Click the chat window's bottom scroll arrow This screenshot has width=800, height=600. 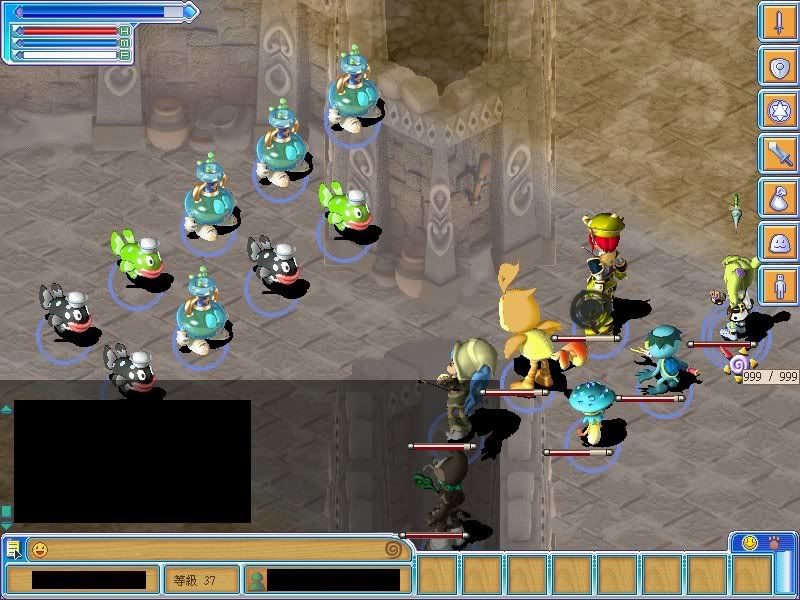6,524
